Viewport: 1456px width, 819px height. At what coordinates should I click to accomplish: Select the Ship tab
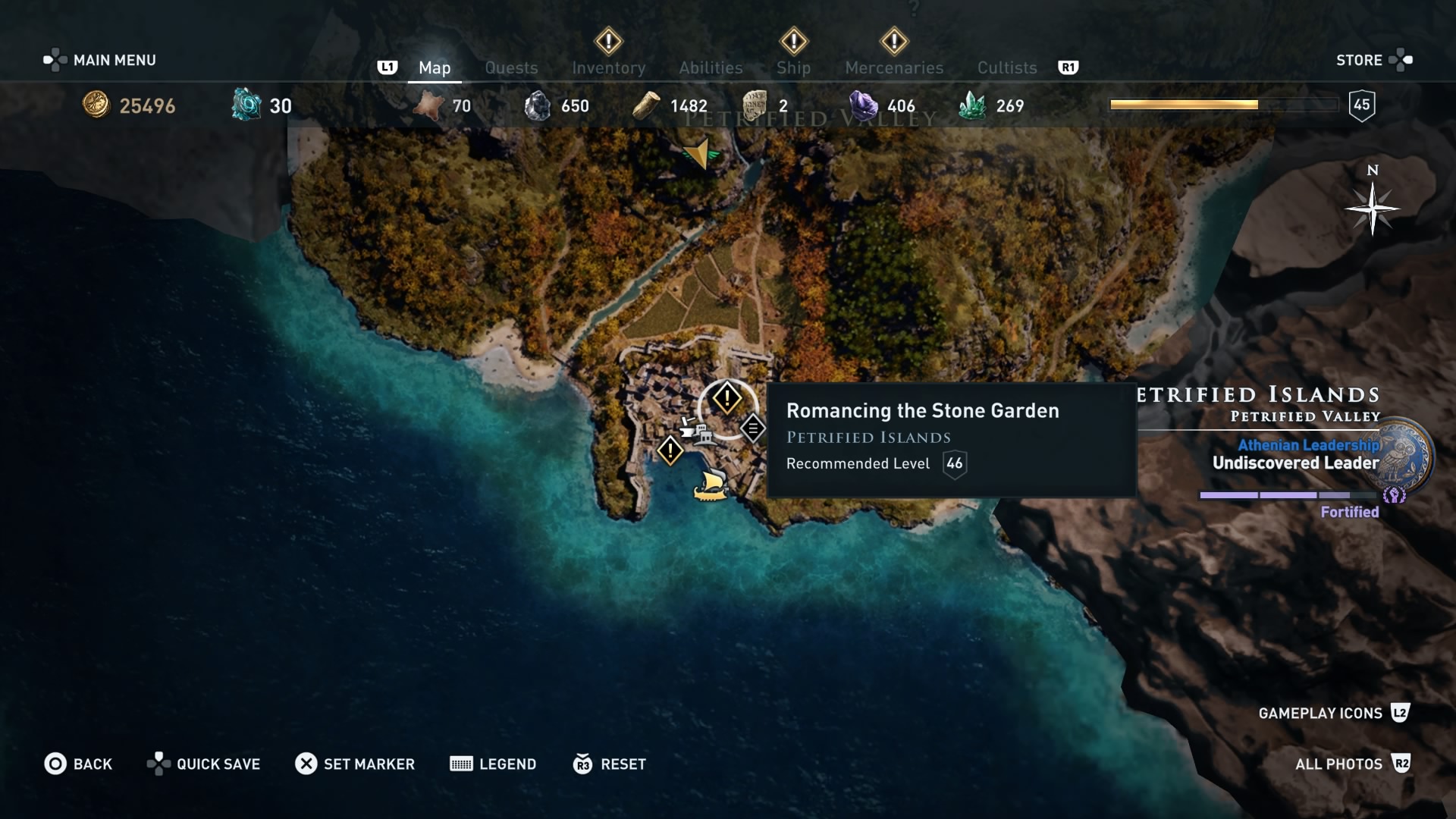pyautogui.click(x=793, y=67)
